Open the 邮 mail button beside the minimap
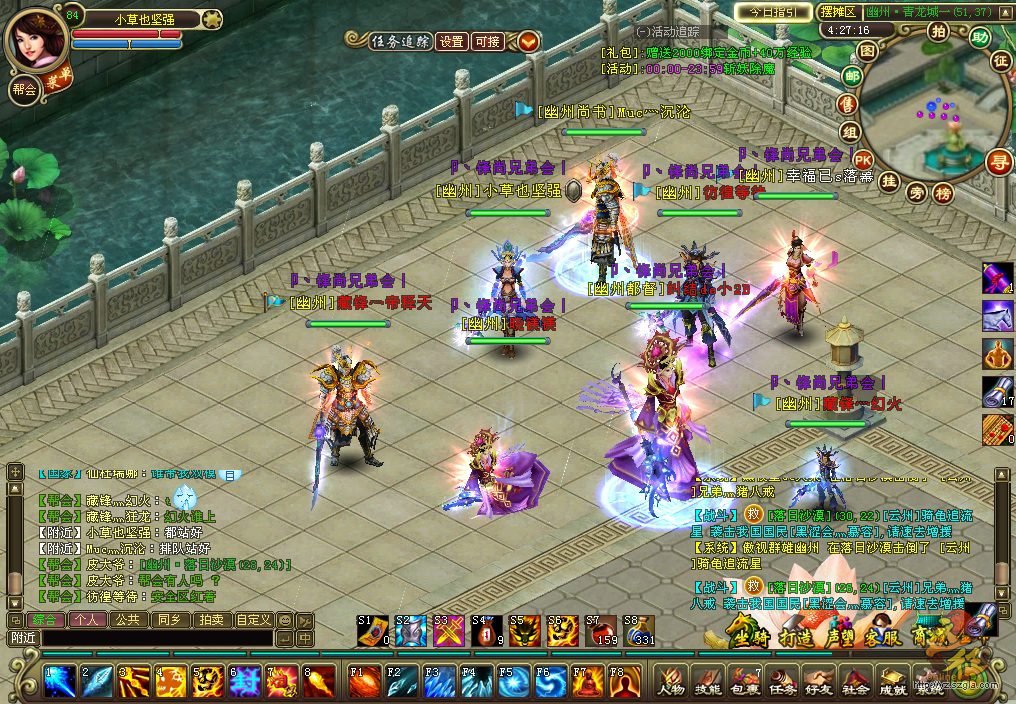This screenshot has height=704, width=1016. pyautogui.click(x=852, y=76)
